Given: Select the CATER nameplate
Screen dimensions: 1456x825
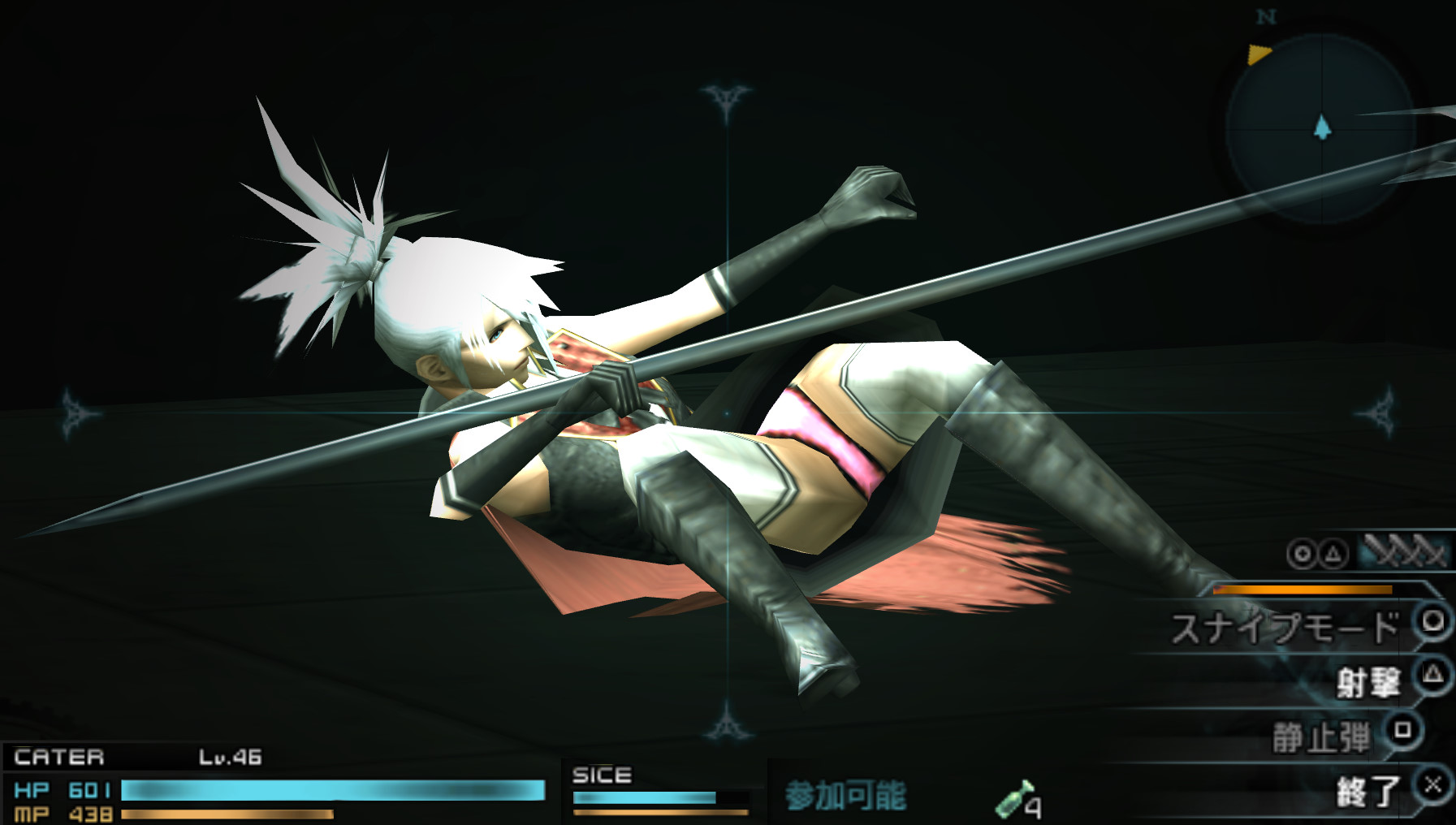Looking at the screenshot, I should [61, 757].
